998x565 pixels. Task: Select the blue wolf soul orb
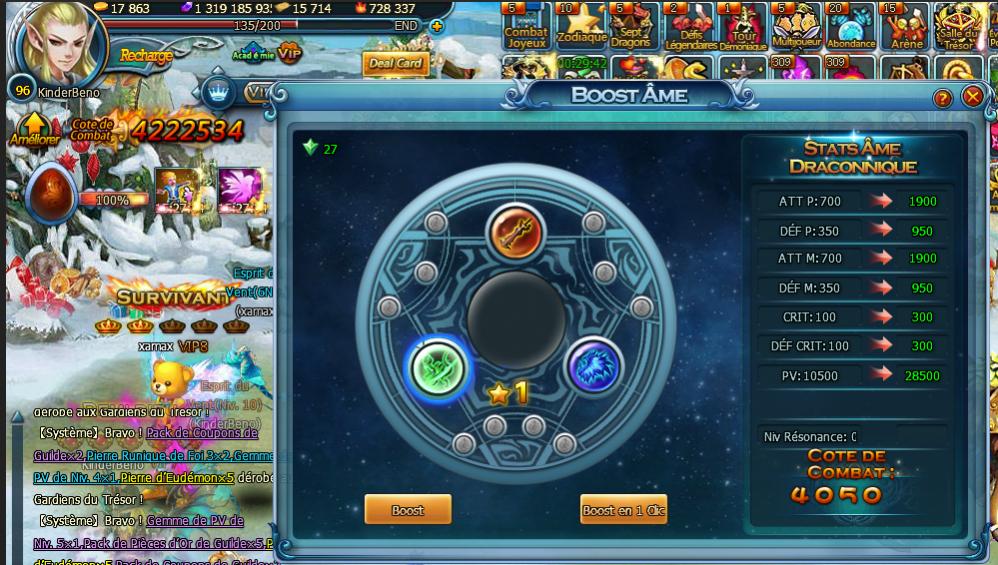593,366
